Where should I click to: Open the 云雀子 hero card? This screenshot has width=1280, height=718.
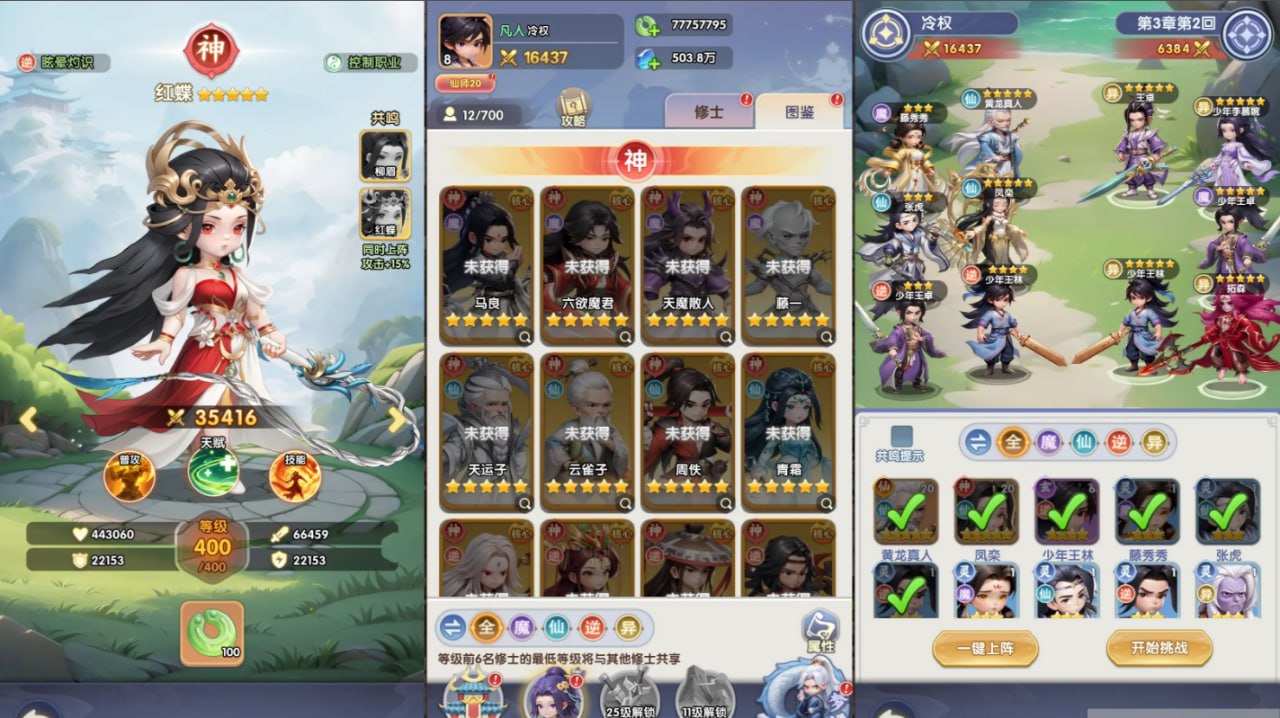pos(587,431)
